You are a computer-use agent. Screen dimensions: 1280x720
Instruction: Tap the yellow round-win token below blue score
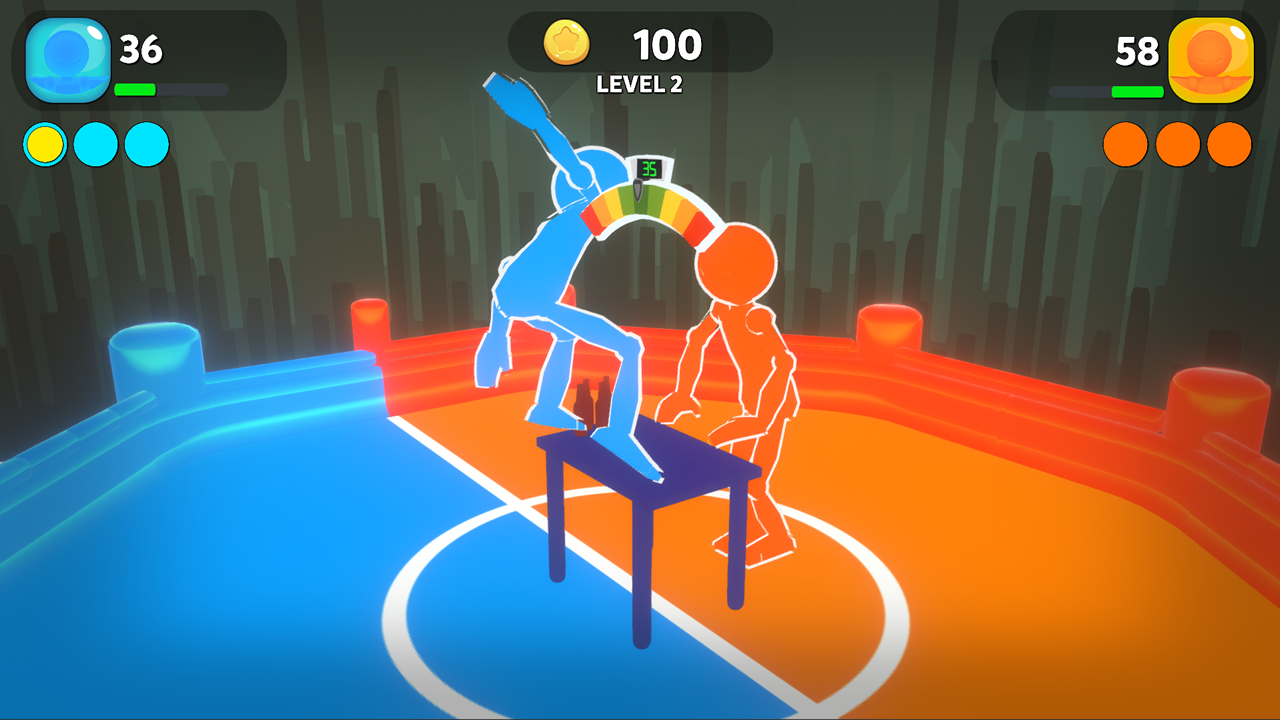pyautogui.click(x=44, y=143)
